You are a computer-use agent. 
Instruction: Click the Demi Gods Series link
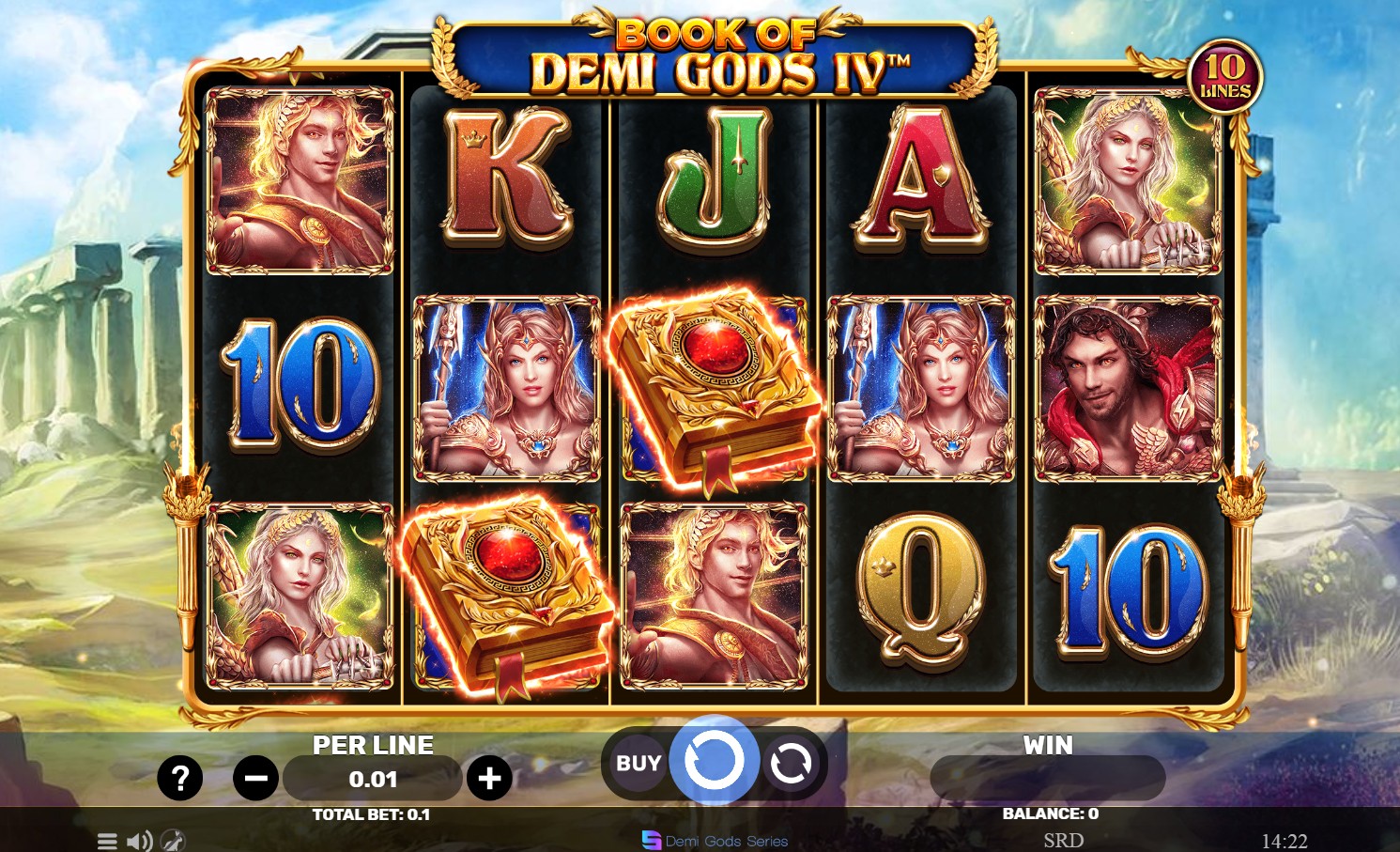click(726, 841)
